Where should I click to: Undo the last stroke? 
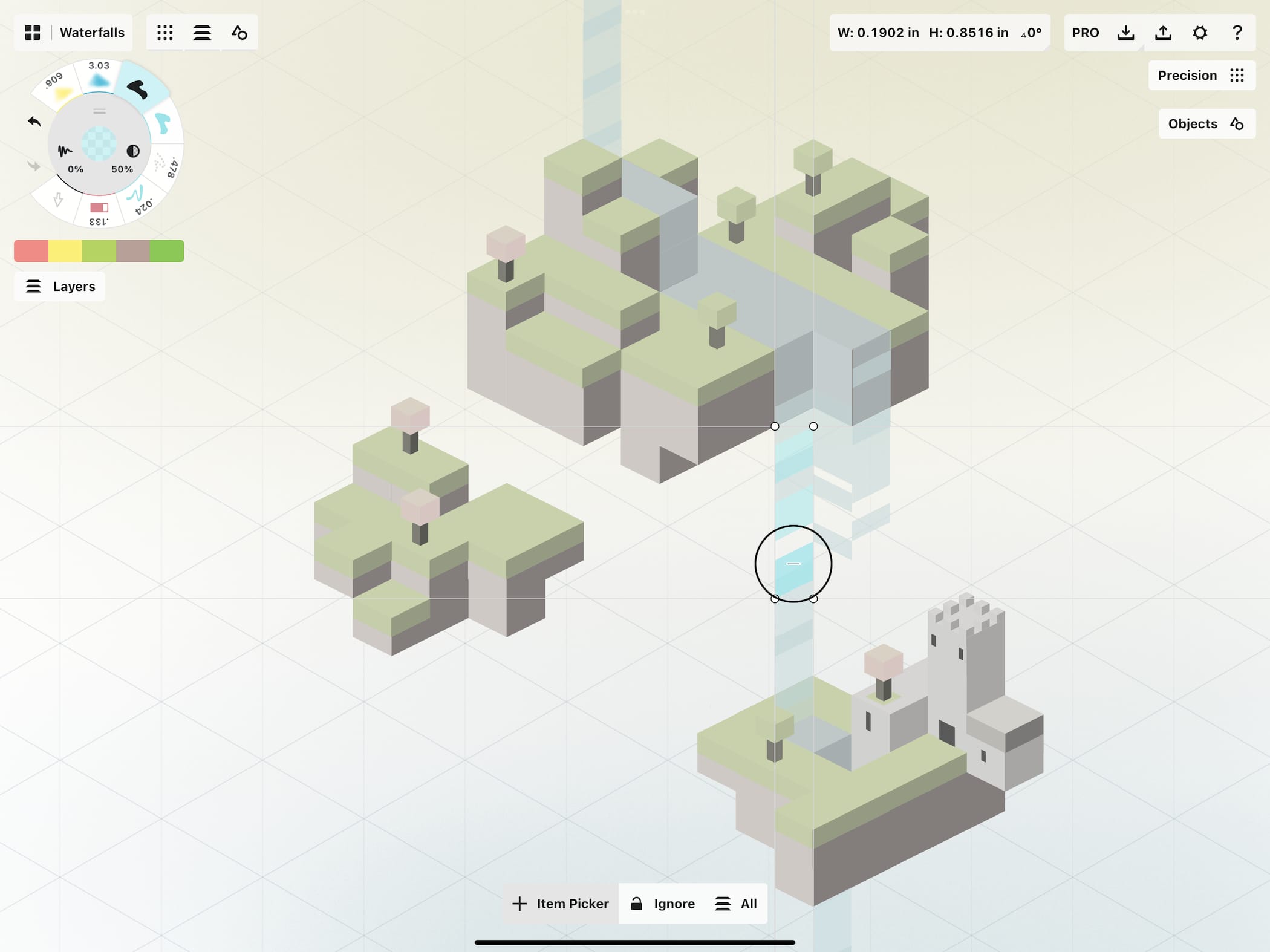coord(34,122)
